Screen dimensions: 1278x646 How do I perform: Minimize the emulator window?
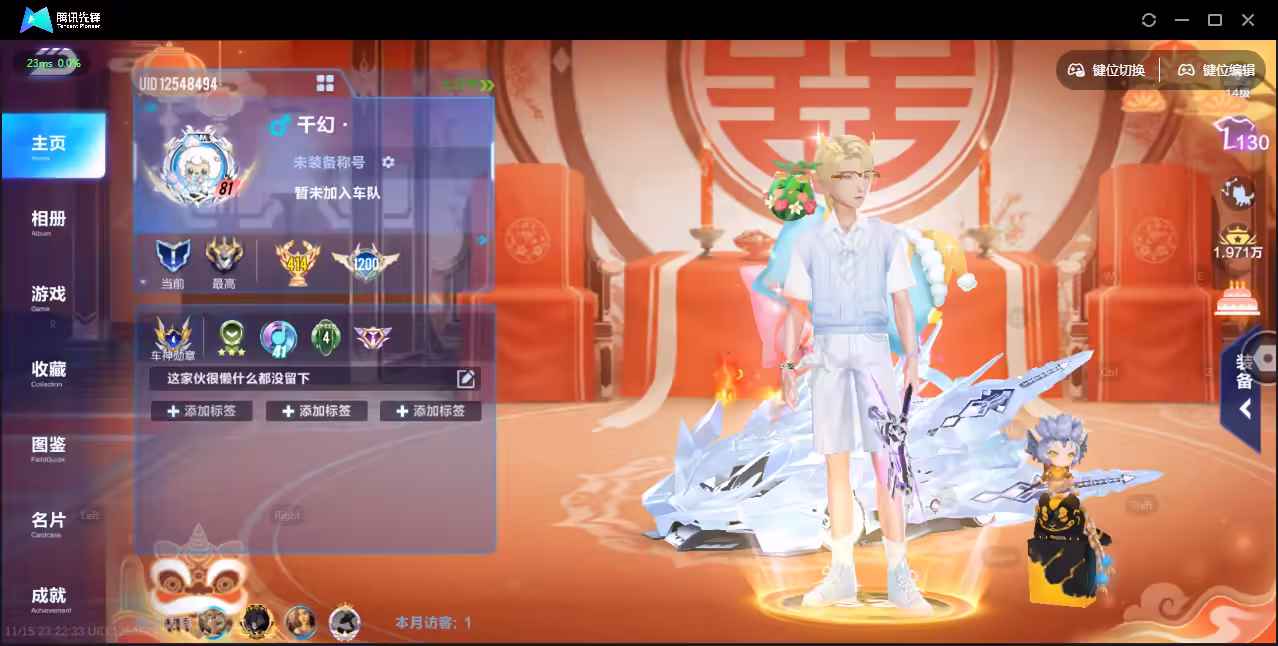point(1182,20)
